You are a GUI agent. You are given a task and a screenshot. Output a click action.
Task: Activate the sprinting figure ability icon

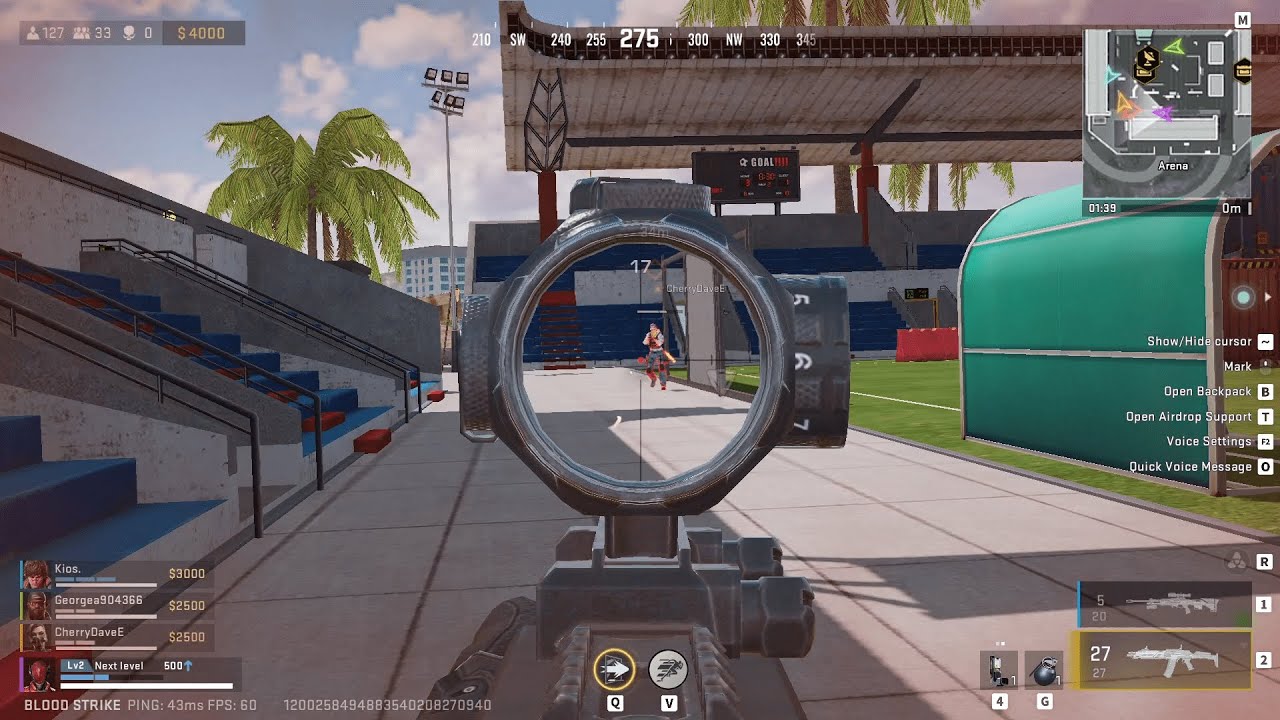pyautogui.click(x=668, y=669)
